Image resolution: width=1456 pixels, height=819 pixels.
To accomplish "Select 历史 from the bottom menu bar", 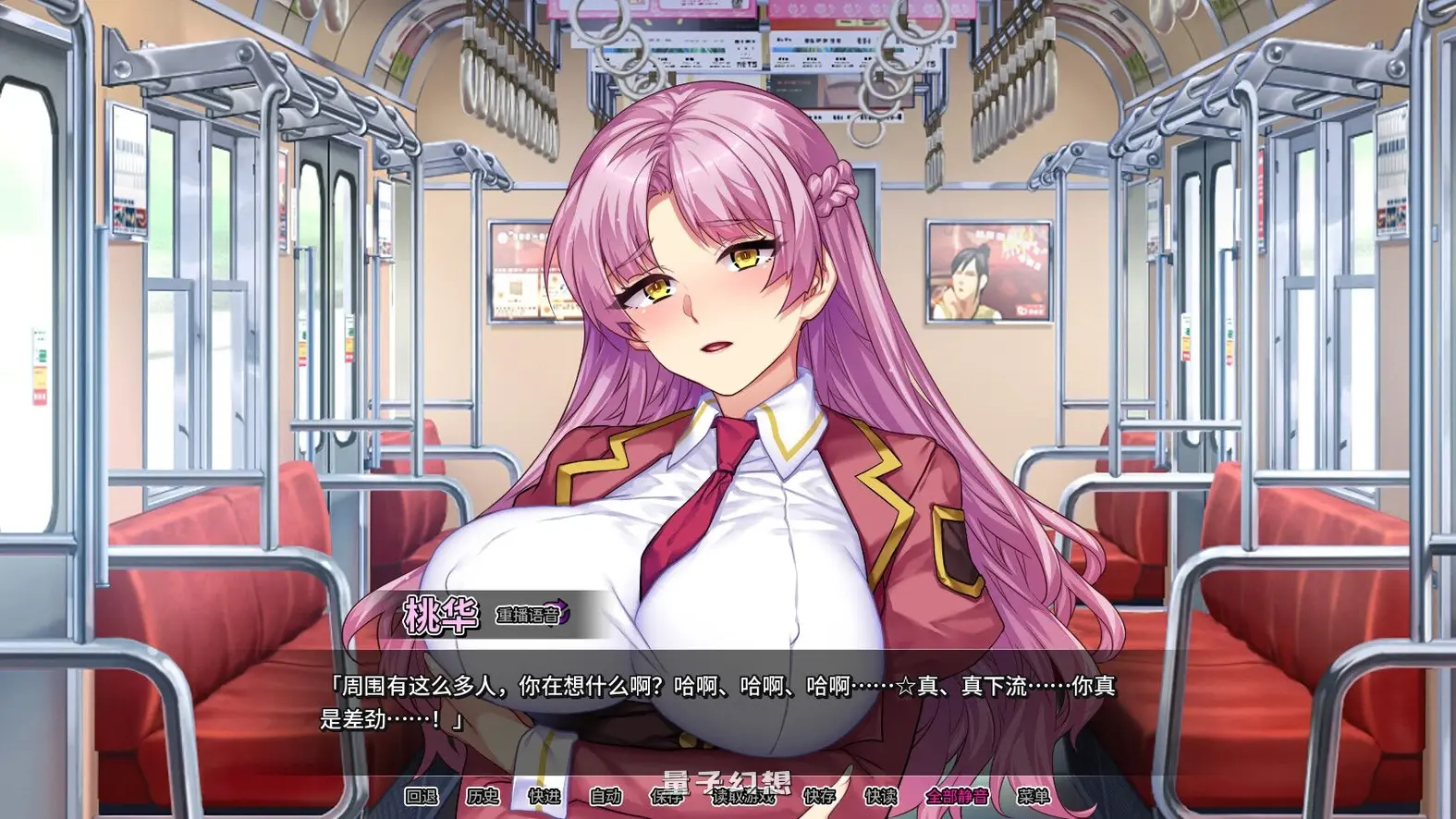I will tap(483, 797).
